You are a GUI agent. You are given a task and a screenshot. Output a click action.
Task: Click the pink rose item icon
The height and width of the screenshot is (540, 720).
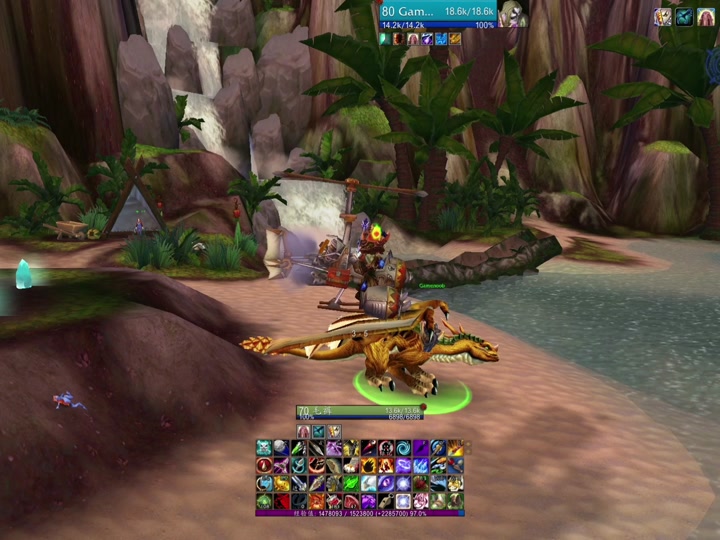[x=420, y=500]
